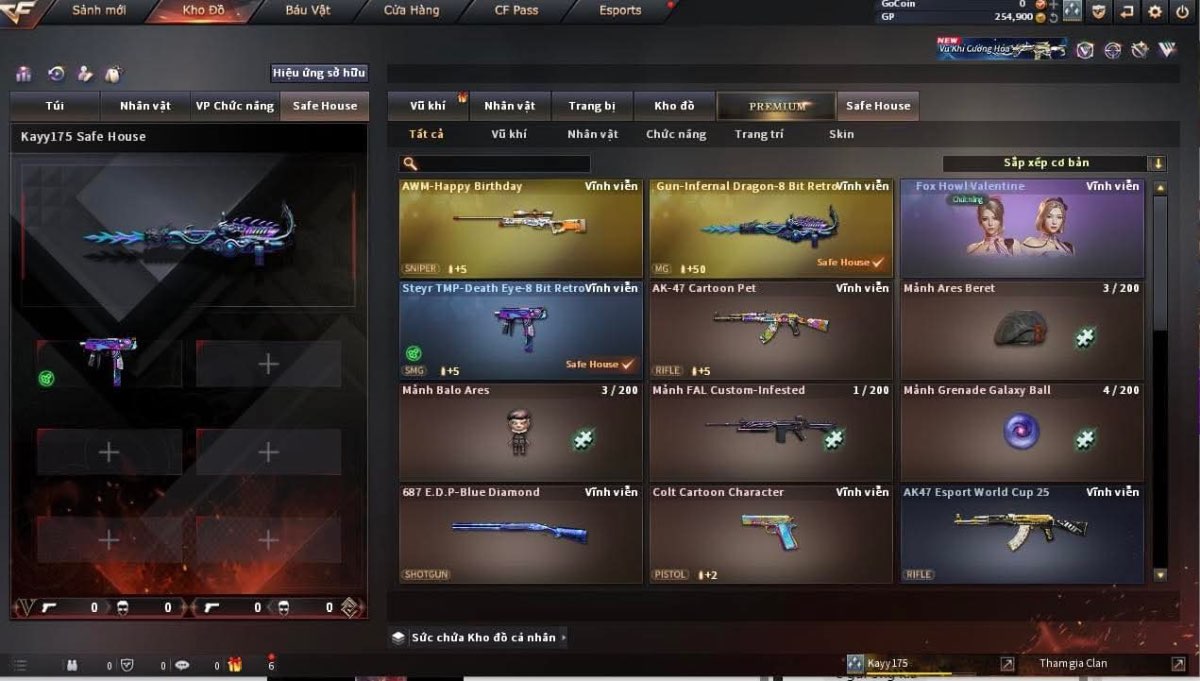
Task: Switch to the PREMIUM tab
Action: coord(777,106)
